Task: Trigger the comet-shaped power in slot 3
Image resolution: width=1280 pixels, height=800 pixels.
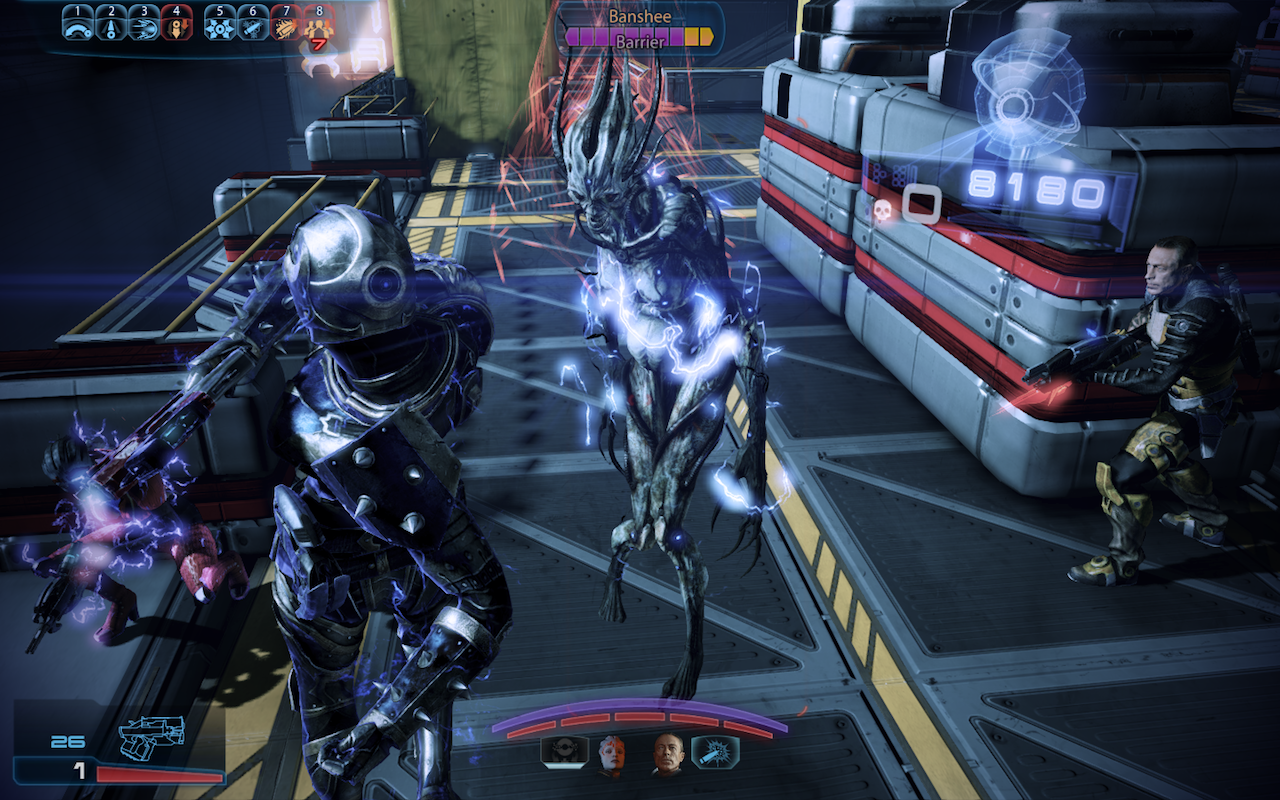Action: pos(143,25)
